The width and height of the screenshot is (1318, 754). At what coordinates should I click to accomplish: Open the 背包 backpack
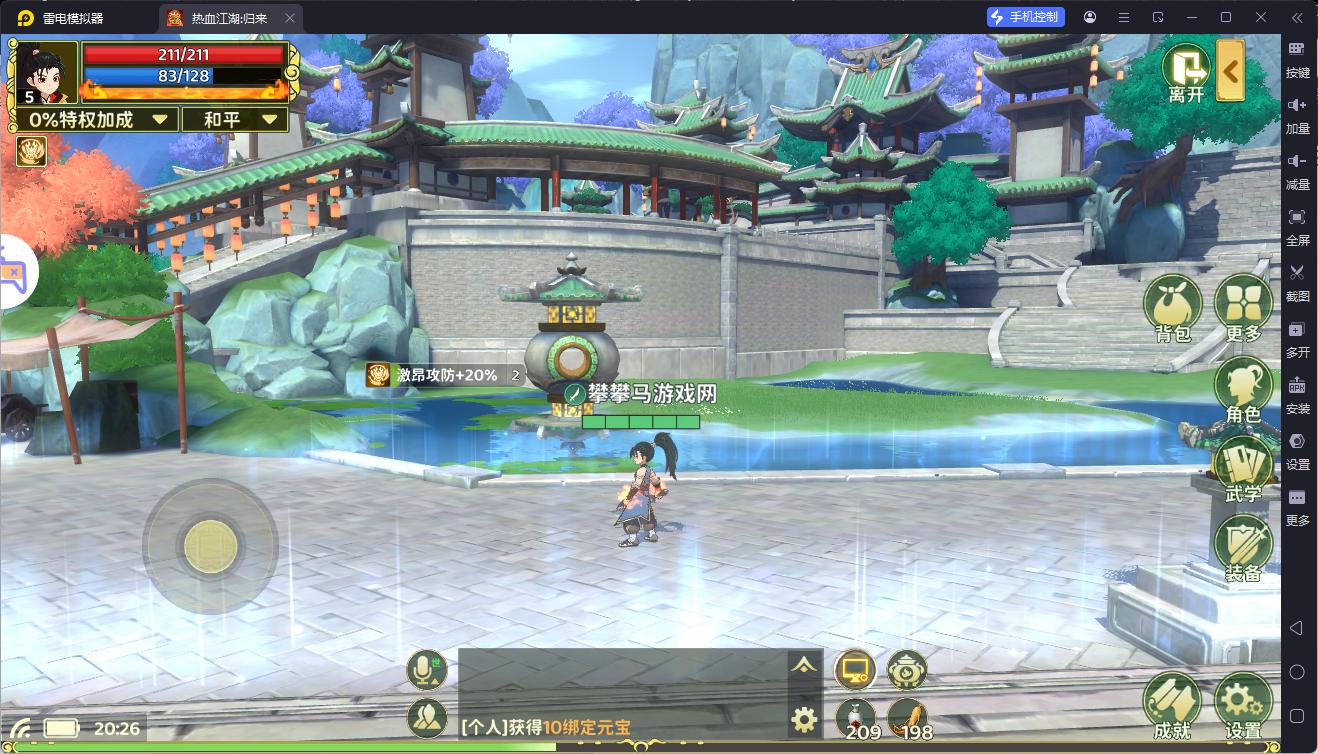(1172, 309)
